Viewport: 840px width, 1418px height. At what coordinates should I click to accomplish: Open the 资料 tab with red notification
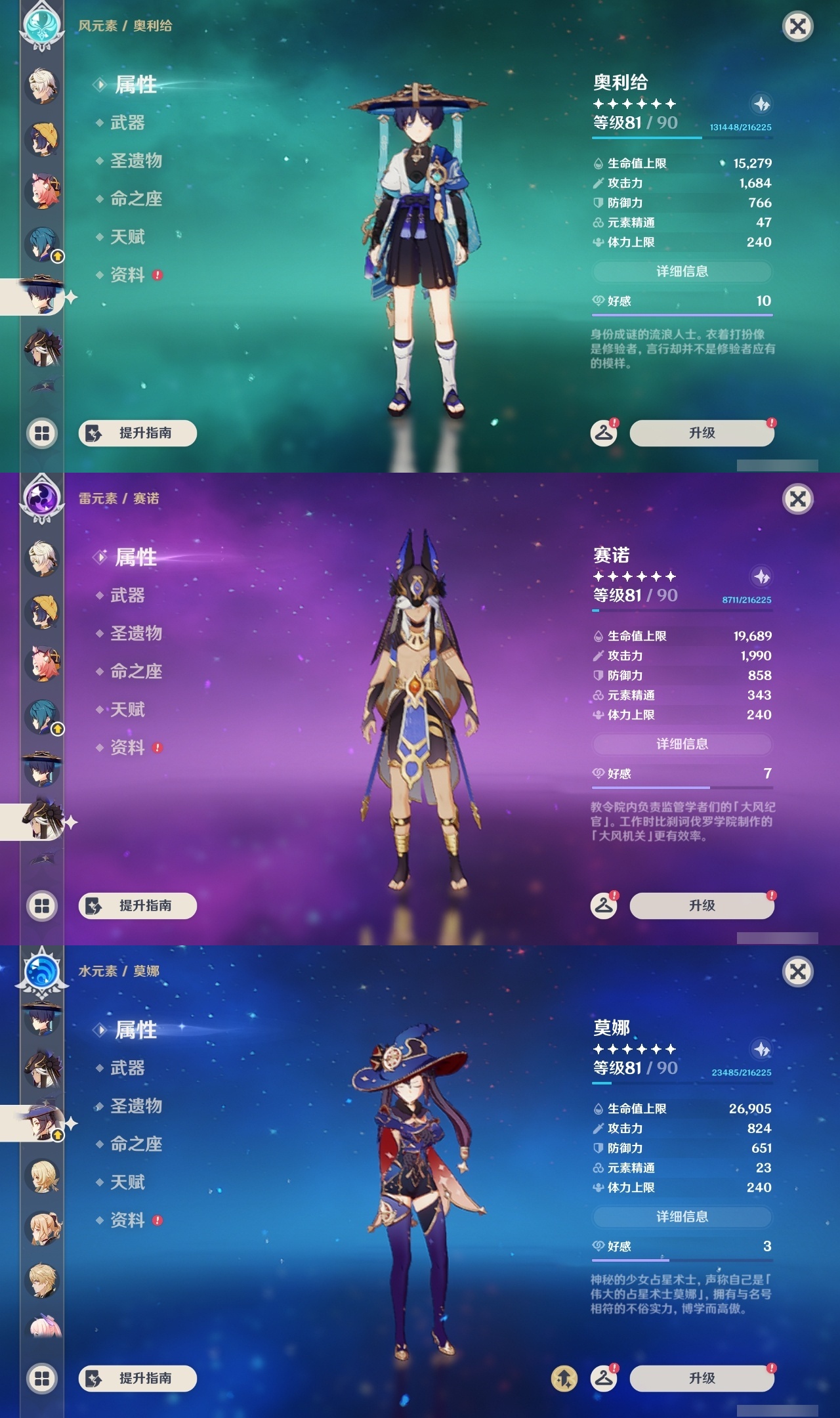click(129, 276)
